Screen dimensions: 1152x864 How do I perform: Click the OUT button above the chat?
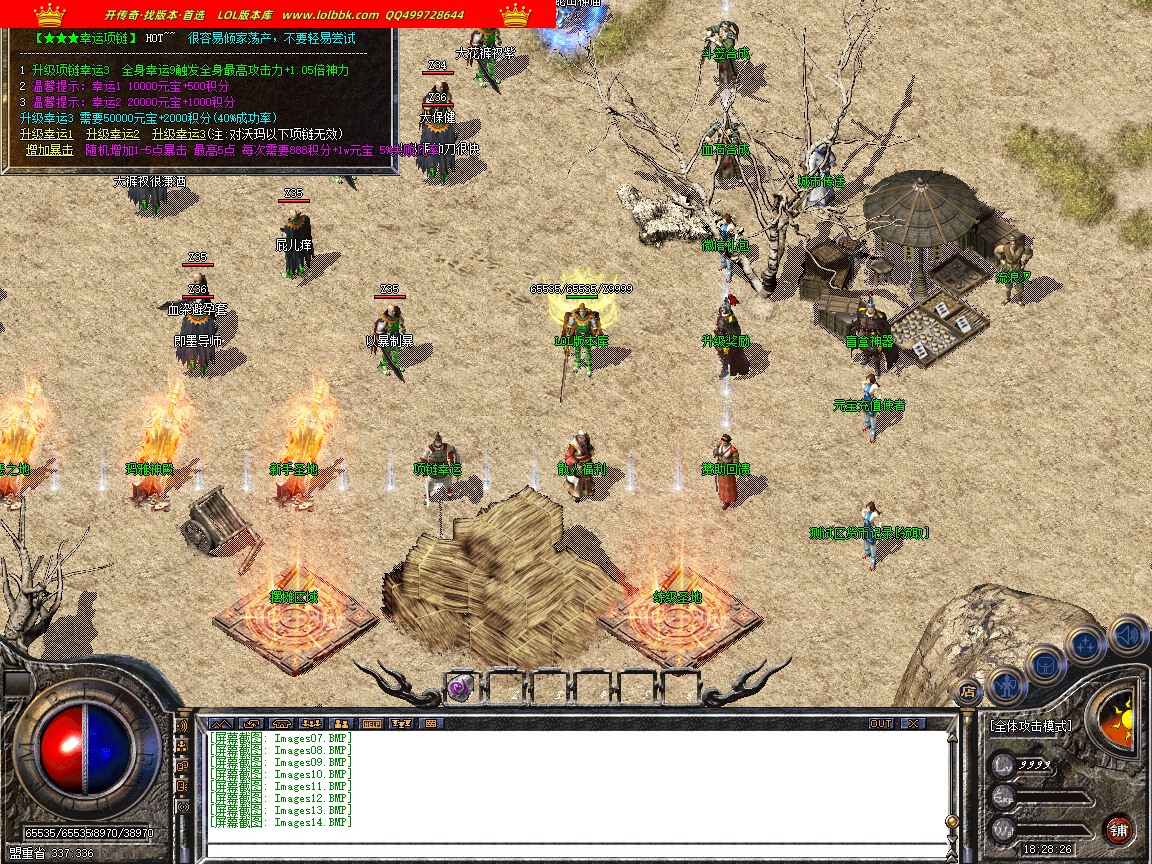880,723
